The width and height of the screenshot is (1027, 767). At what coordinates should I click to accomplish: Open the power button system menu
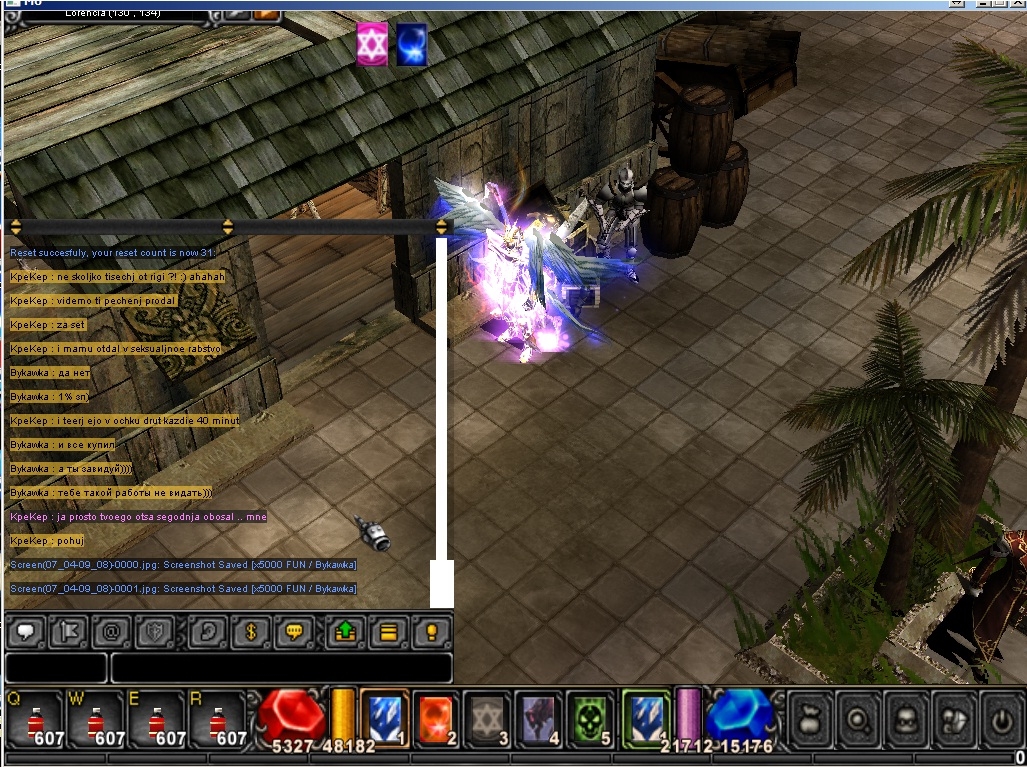click(1002, 717)
